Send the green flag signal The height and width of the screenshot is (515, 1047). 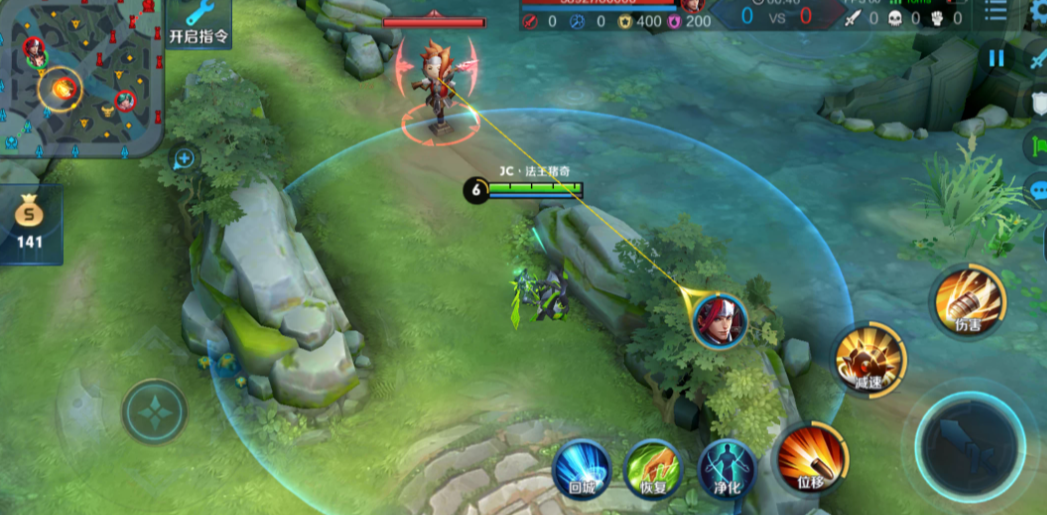[1038, 146]
